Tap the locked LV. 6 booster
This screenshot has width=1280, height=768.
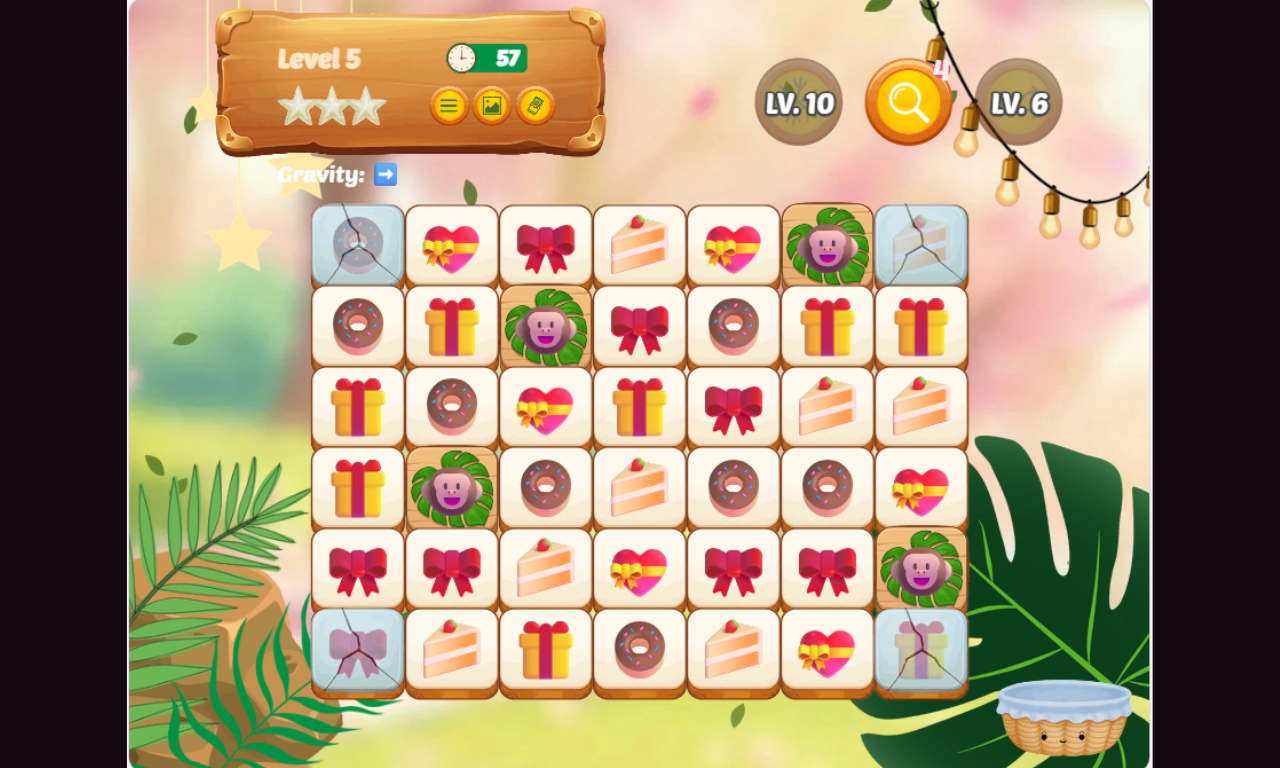click(1019, 102)
